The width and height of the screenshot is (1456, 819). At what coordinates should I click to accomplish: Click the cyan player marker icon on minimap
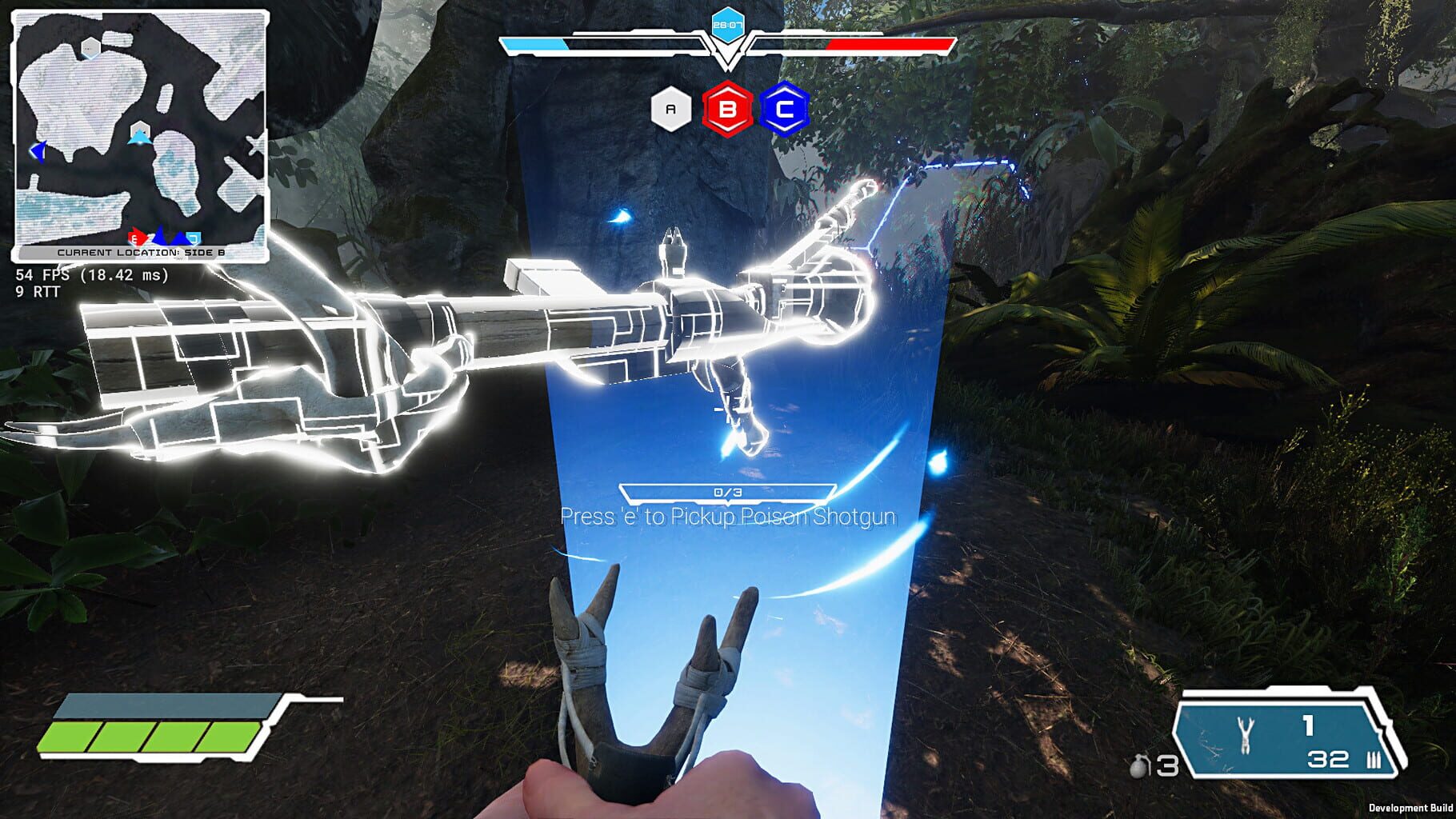[138, 136]
